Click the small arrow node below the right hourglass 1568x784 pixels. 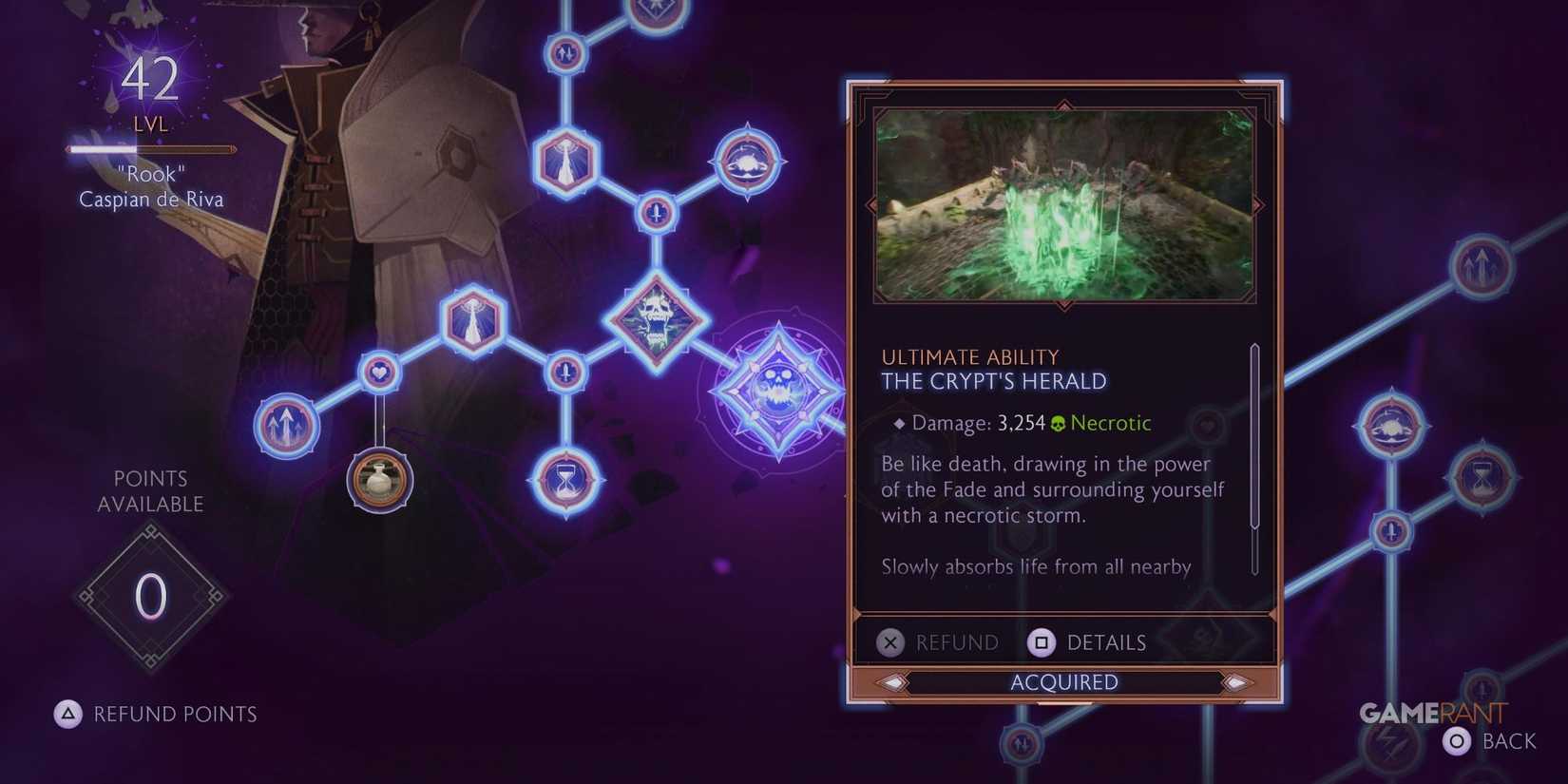[x=1390, y=533]
